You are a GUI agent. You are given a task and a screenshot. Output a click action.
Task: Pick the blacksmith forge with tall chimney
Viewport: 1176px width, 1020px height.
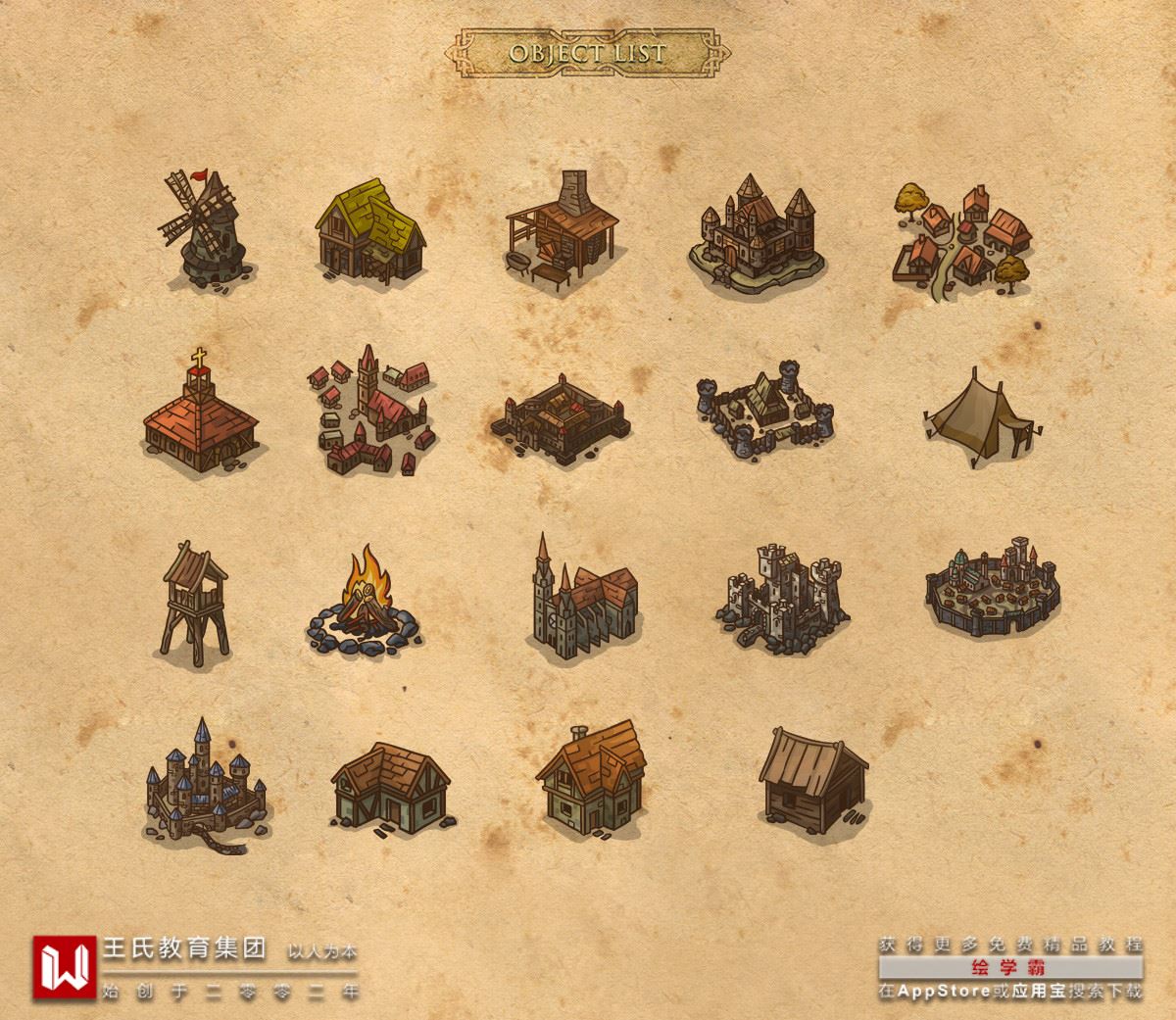pyautogui.click(x=563, y=232)
